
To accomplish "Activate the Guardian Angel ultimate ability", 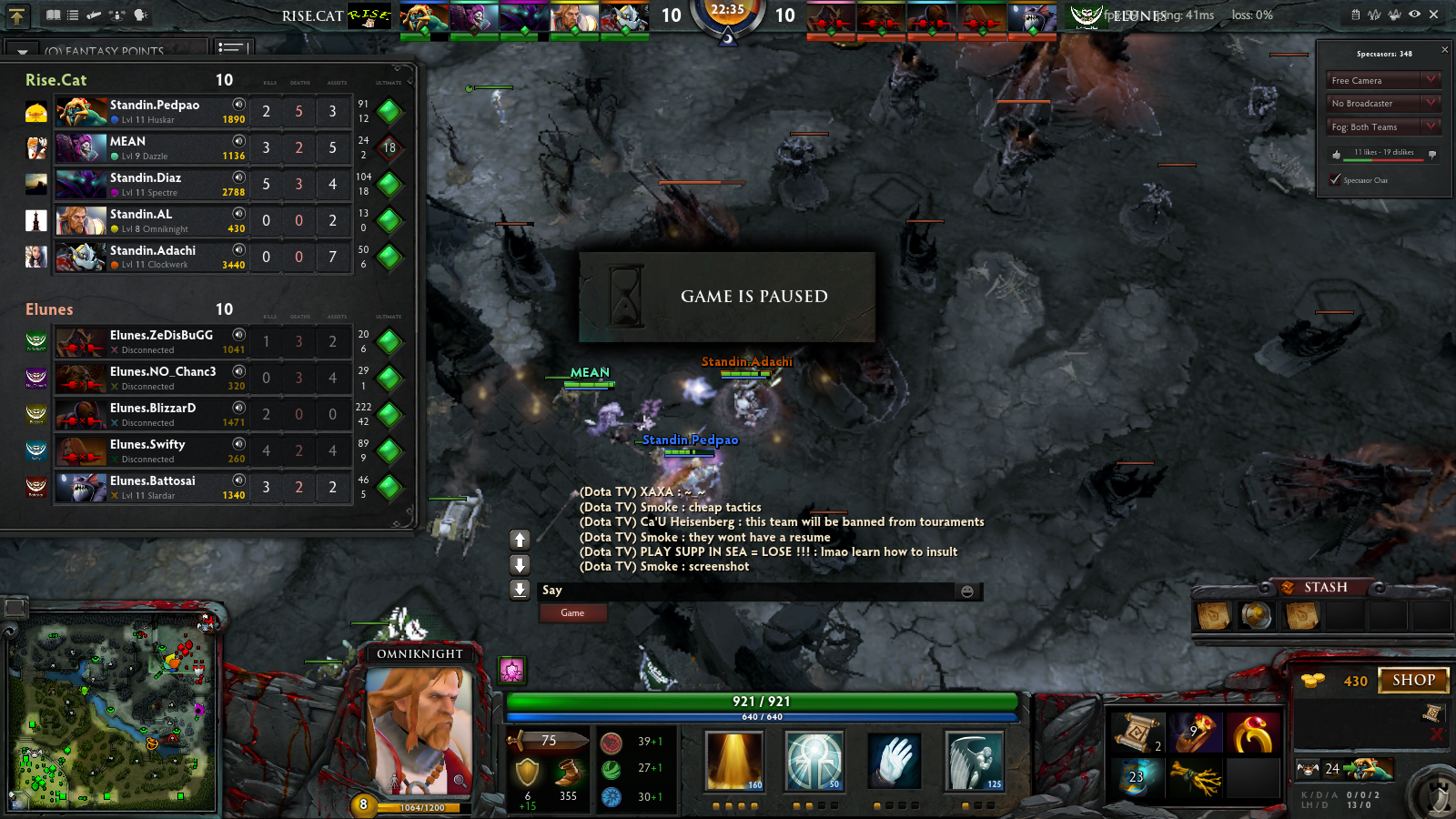I will (x=974, y=761).
